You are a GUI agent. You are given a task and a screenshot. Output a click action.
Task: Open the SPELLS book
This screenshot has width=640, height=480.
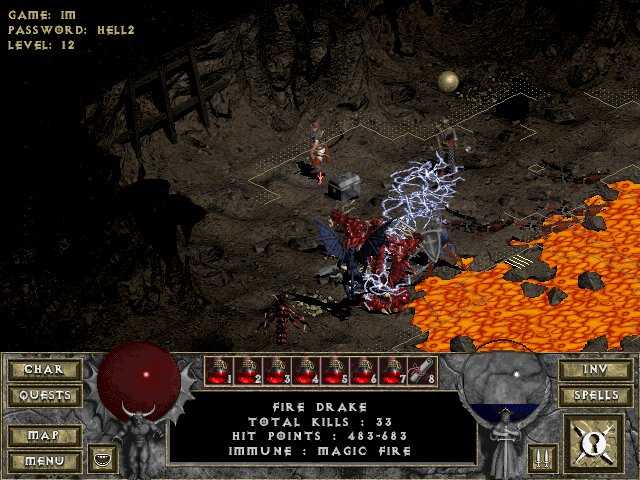click(x=594, y=395)
